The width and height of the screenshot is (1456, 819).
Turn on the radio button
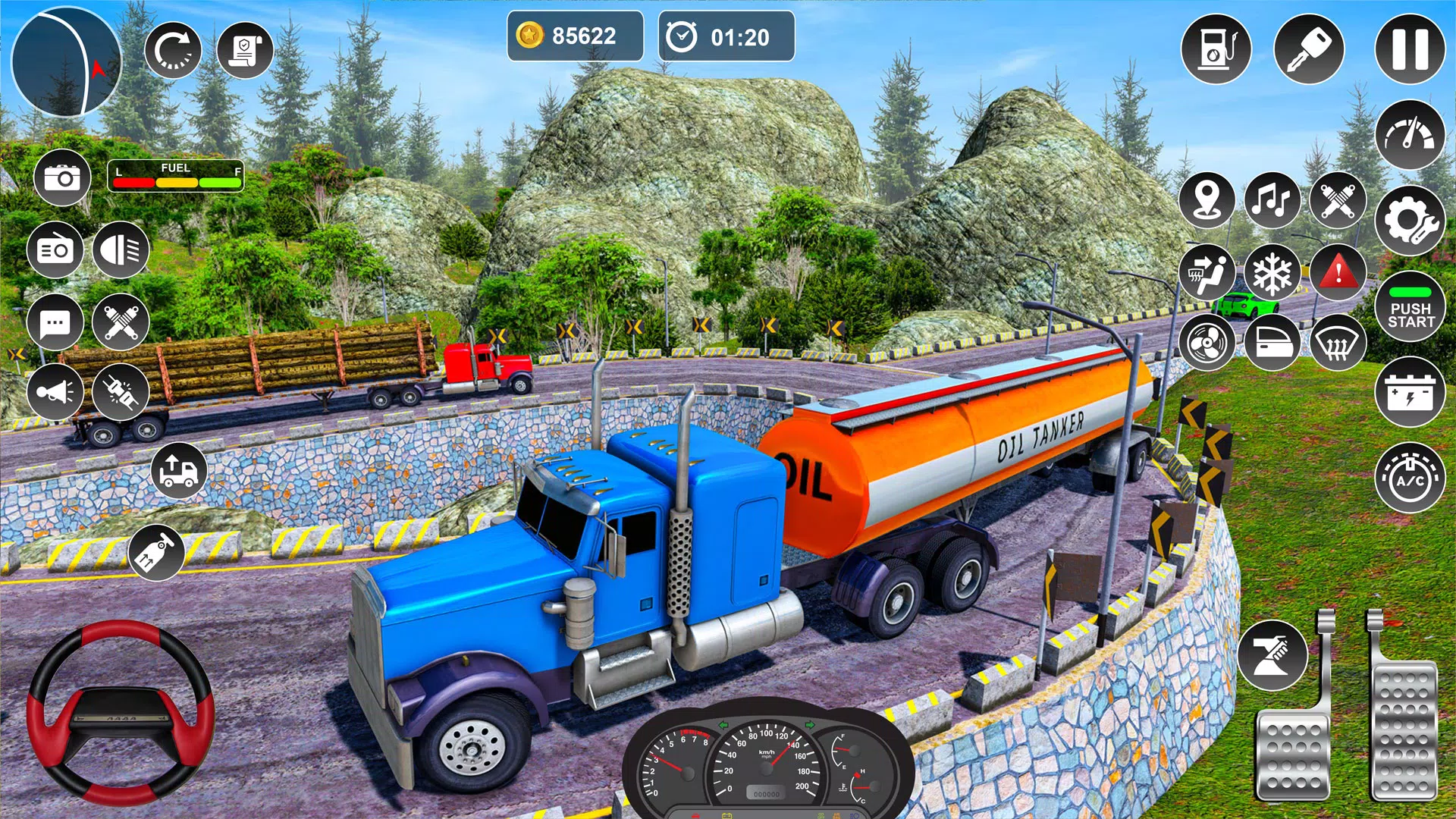[55, 249]
